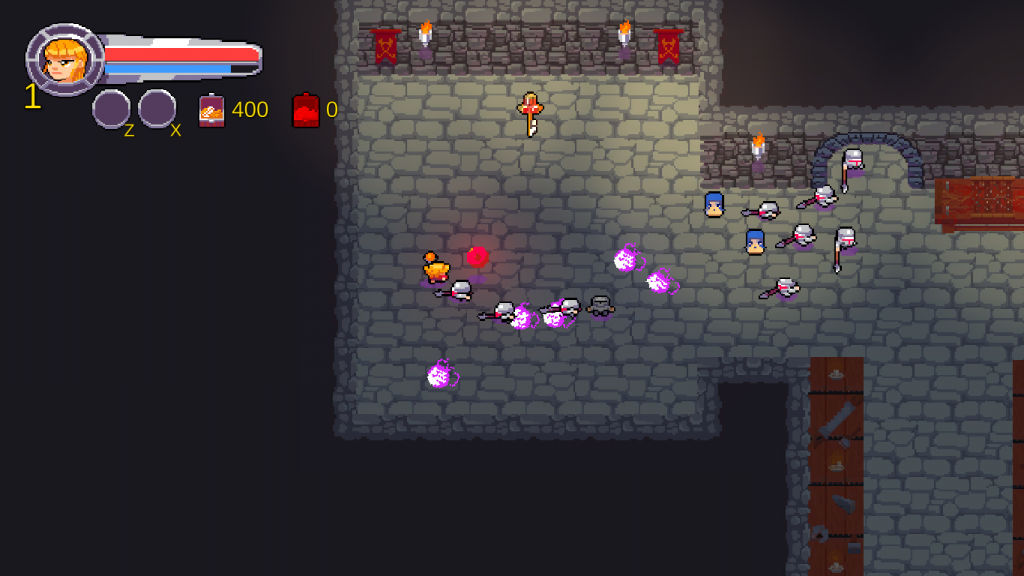Viewport: 1024px width, 576px height.
Task: Select the ability slot labeled Z
Action: (x=111, y=109)
